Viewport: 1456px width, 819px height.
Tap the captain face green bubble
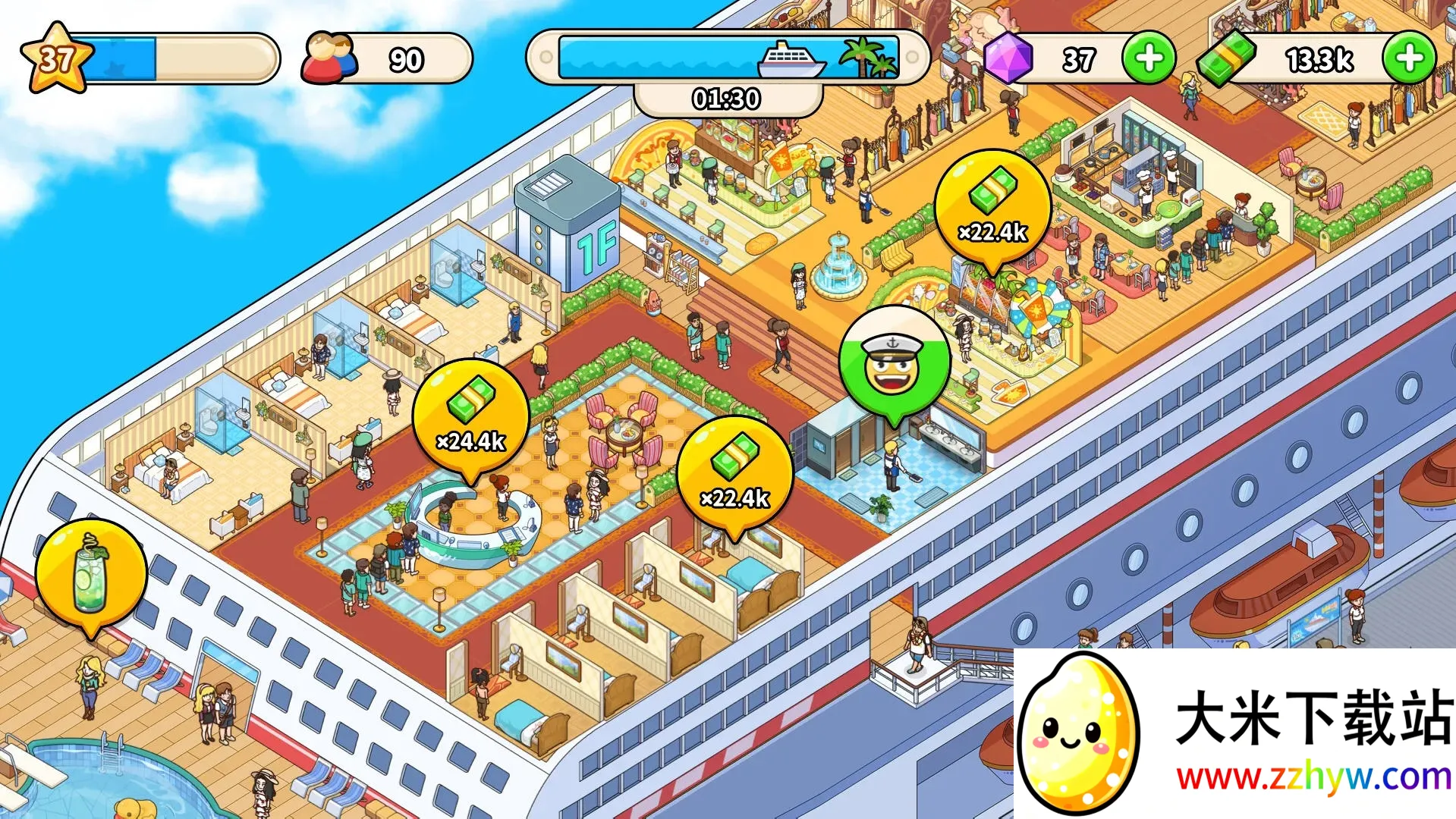(894, 362)
